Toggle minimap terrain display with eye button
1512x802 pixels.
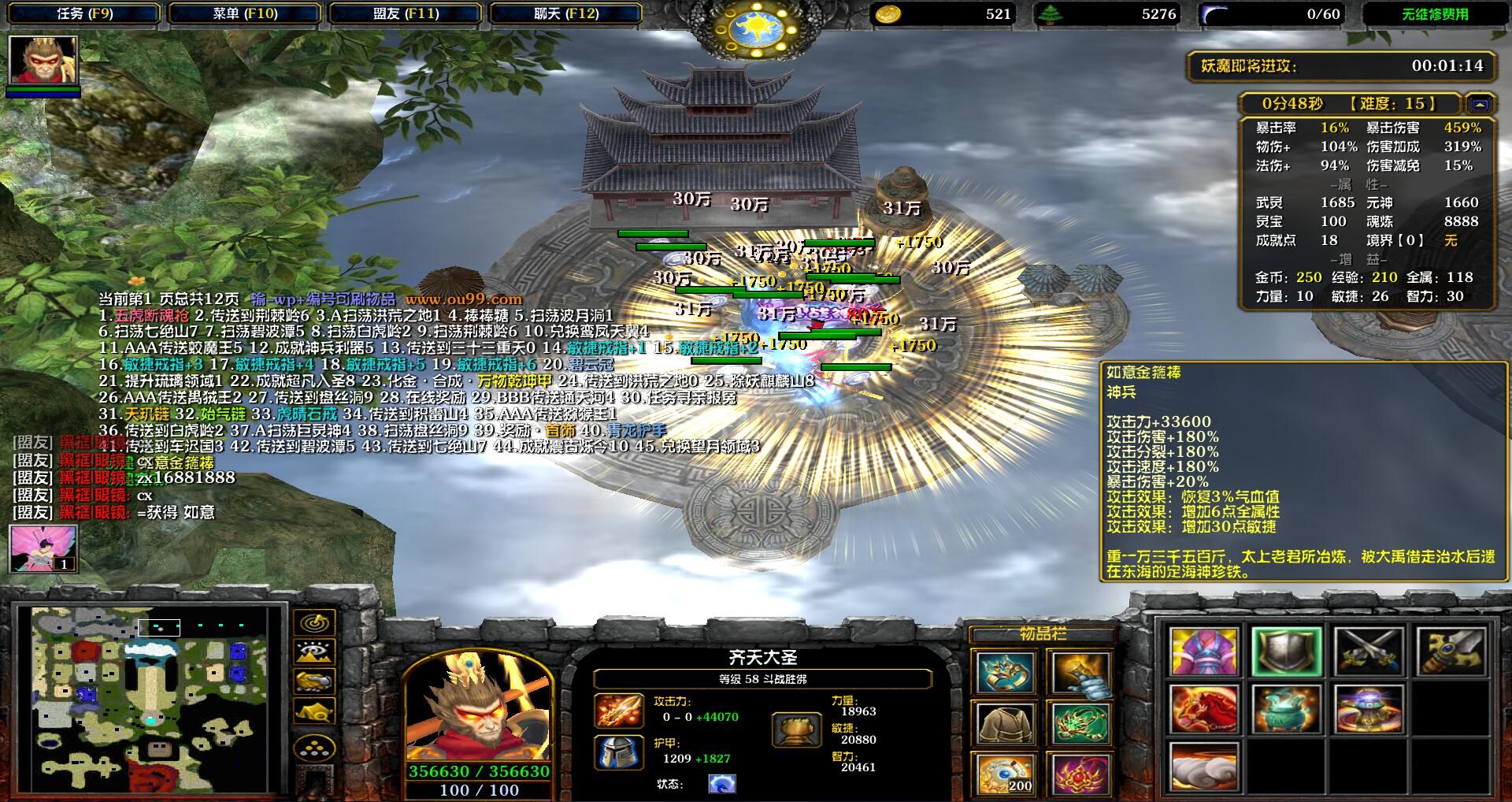tap(314, 653)
